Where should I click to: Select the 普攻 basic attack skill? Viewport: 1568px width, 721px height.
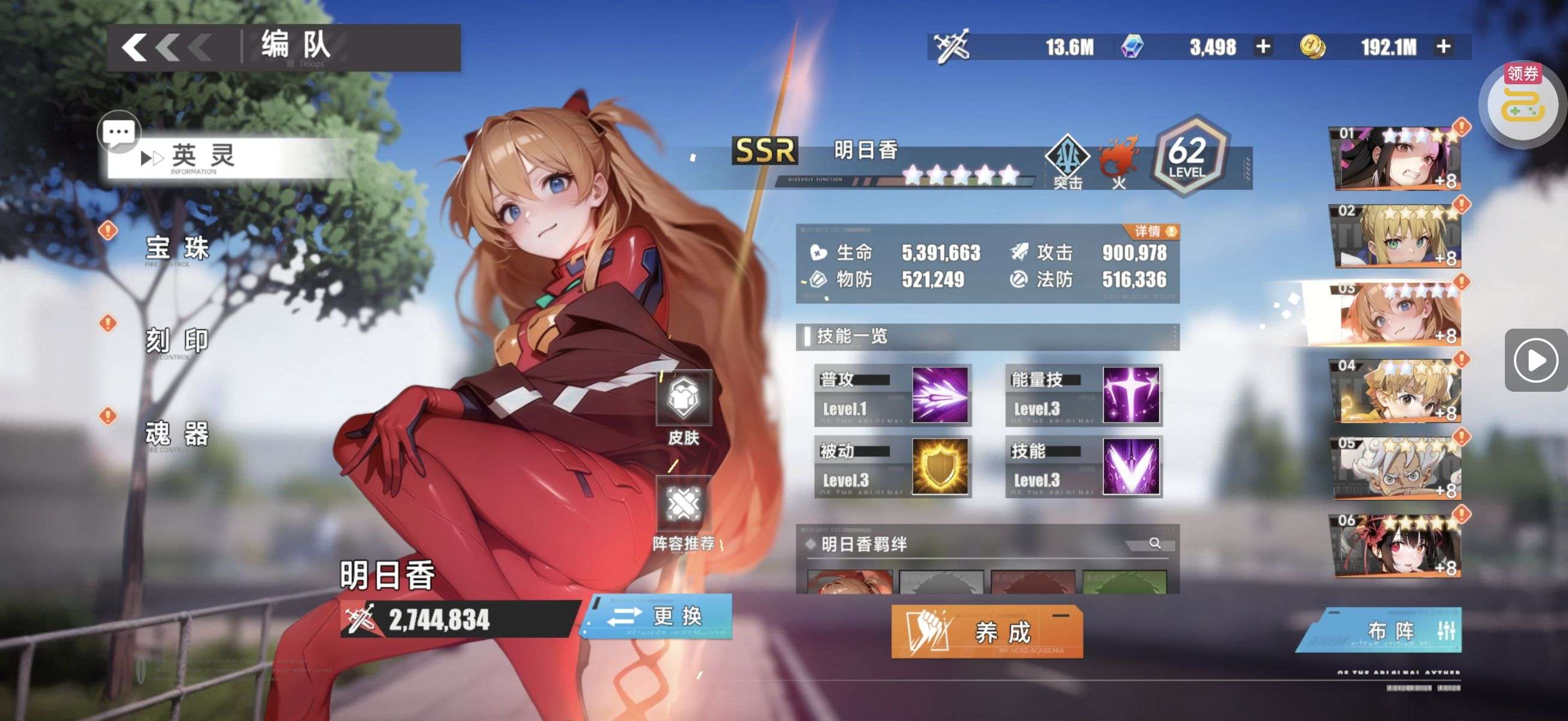pyautogui.click(x=939, y=395)
